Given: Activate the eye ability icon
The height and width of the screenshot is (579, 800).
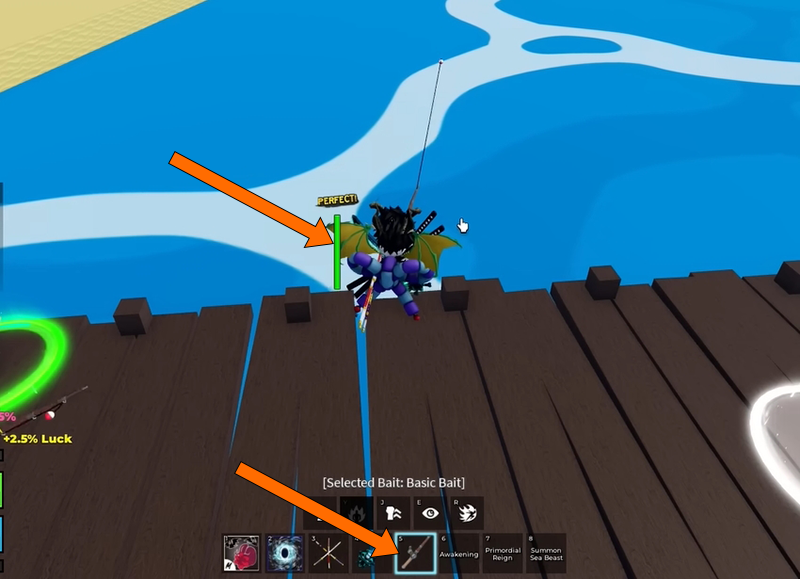Looking at the screenshot, I should (x=430, y=513).
